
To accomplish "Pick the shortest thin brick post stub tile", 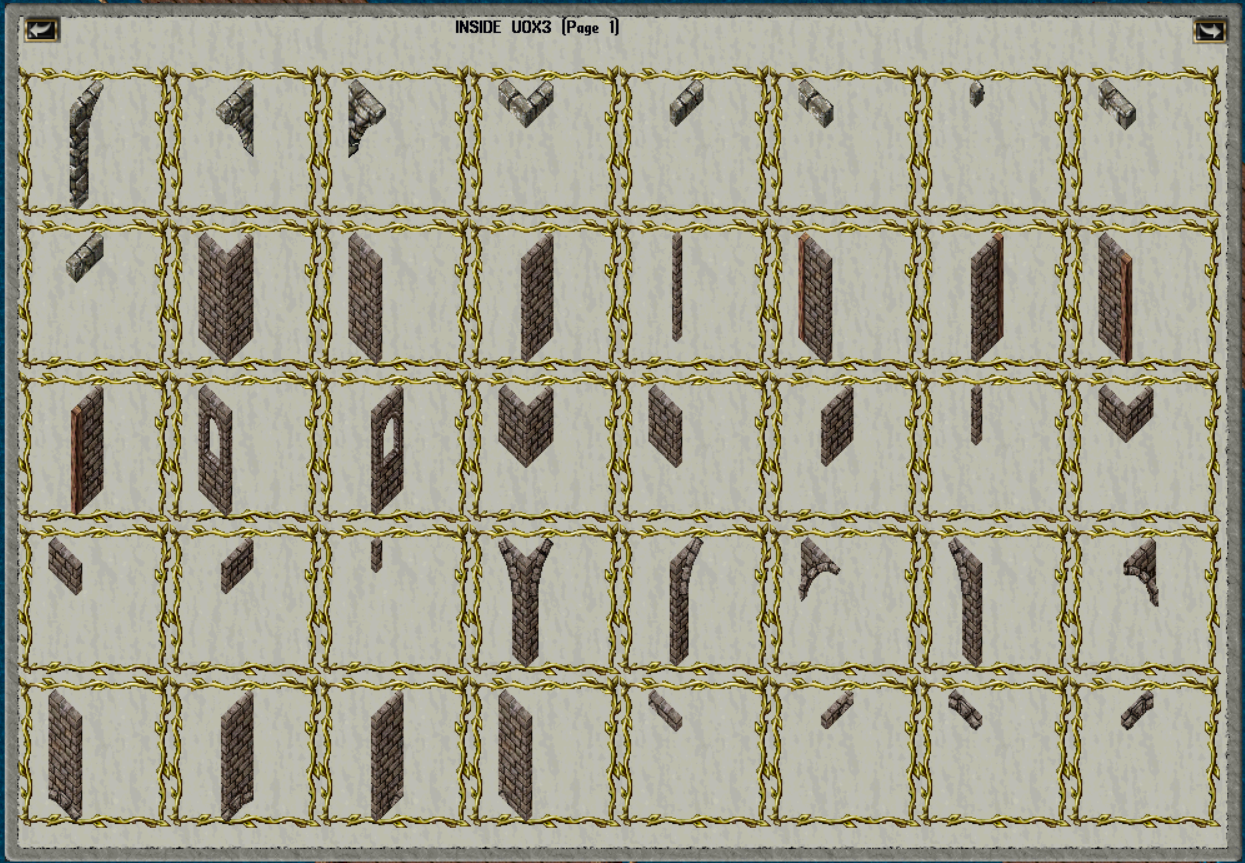I will coord(376,555).
